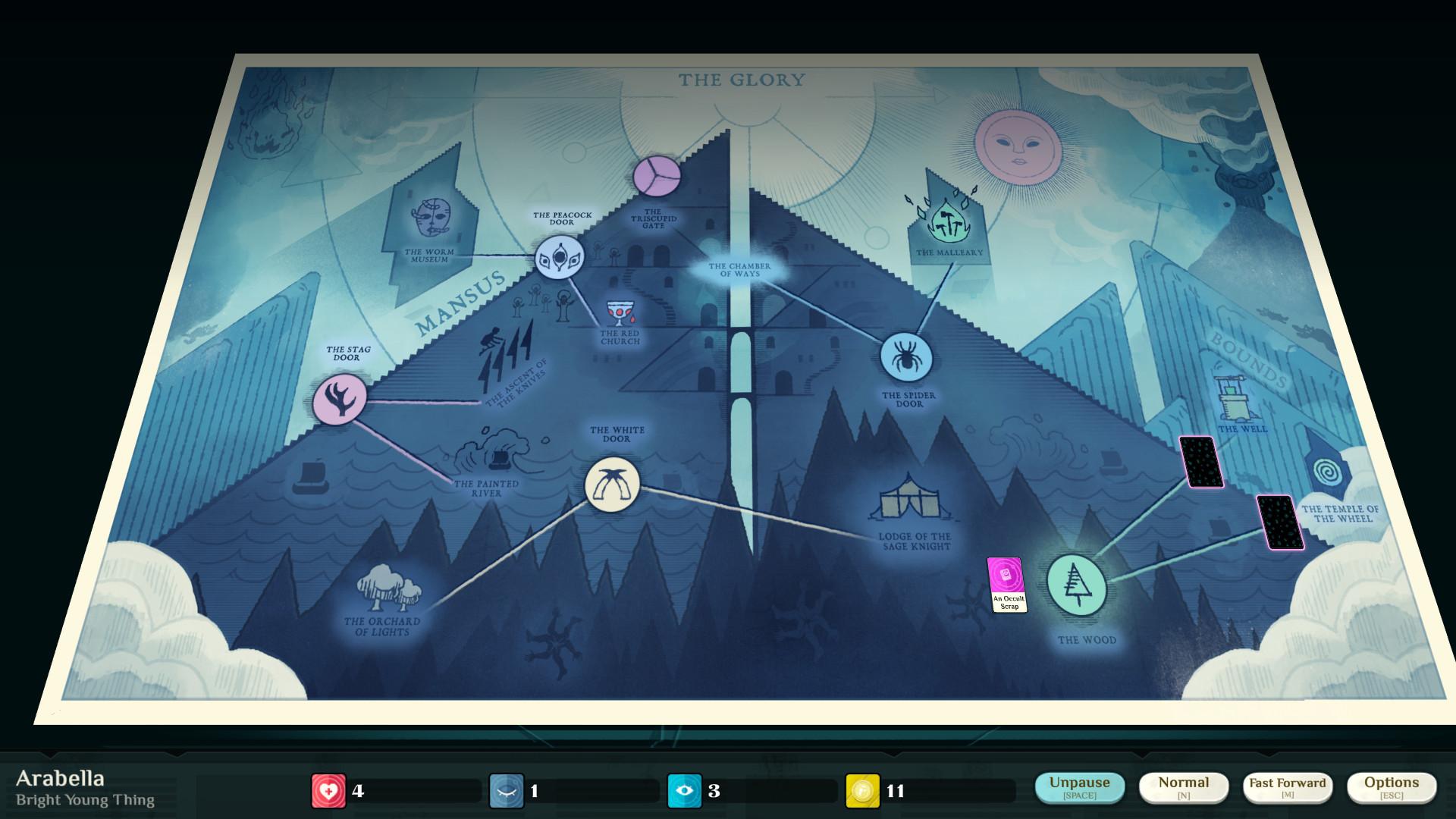Visit the Red Church chalice icon
This screenshot has height=819, width=1456.
[620, 311]
